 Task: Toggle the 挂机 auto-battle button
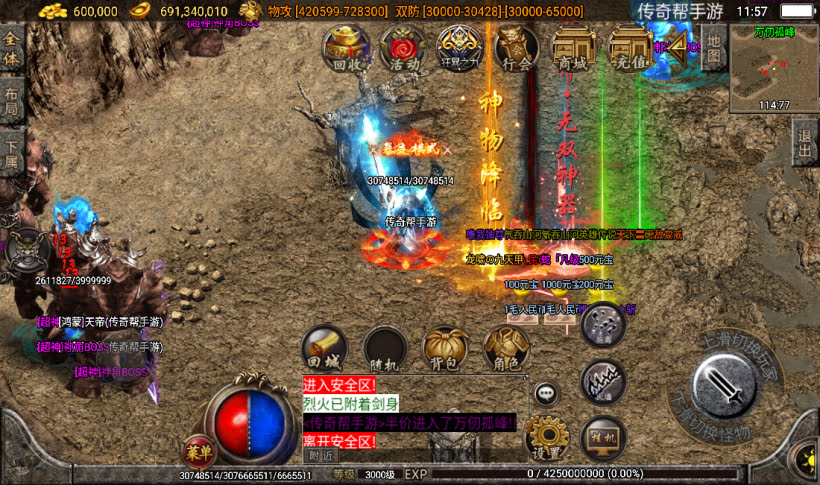pyautogui.click(x=603, y=437)
